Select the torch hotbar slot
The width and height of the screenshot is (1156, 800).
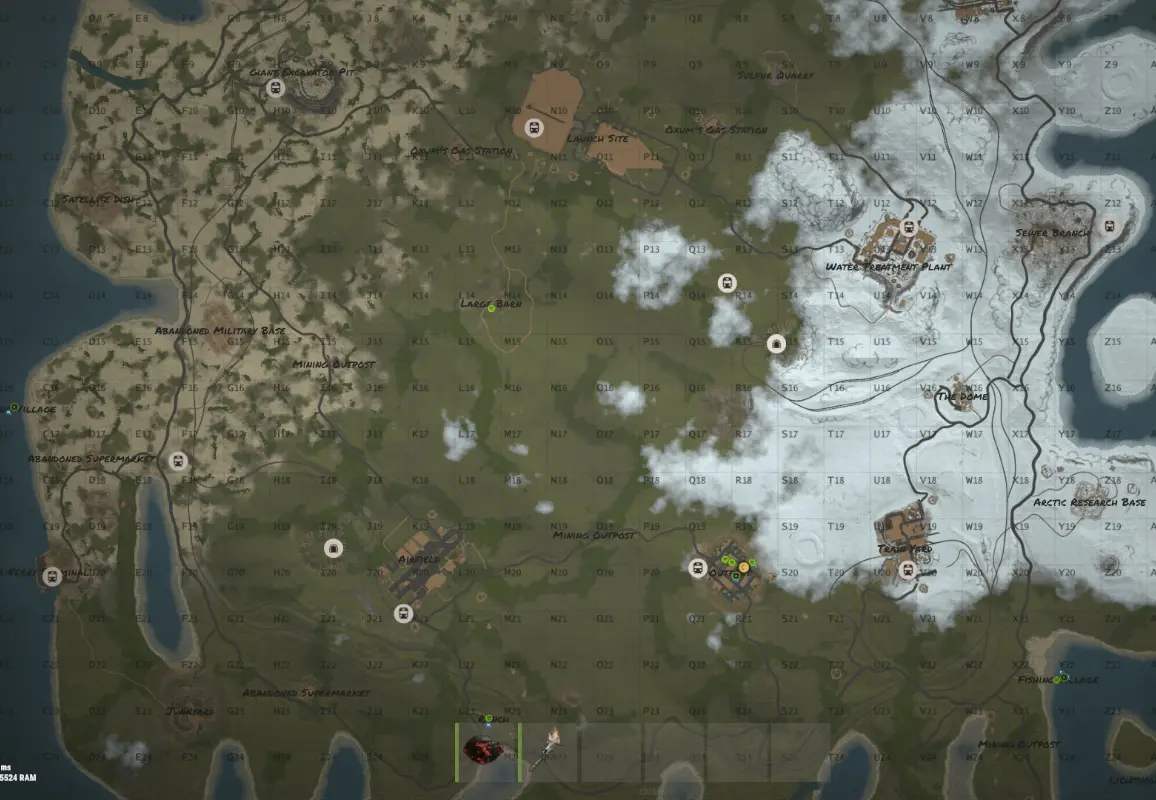pyautogui.click(x=549, y=752)
